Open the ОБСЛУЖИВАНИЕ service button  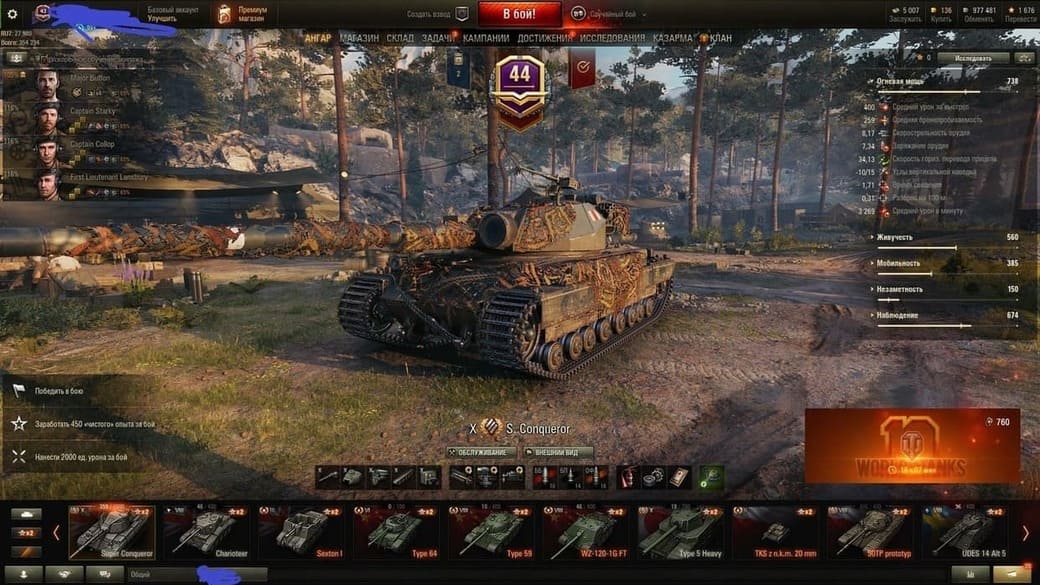pyautogui.click(x=481, y=452)
